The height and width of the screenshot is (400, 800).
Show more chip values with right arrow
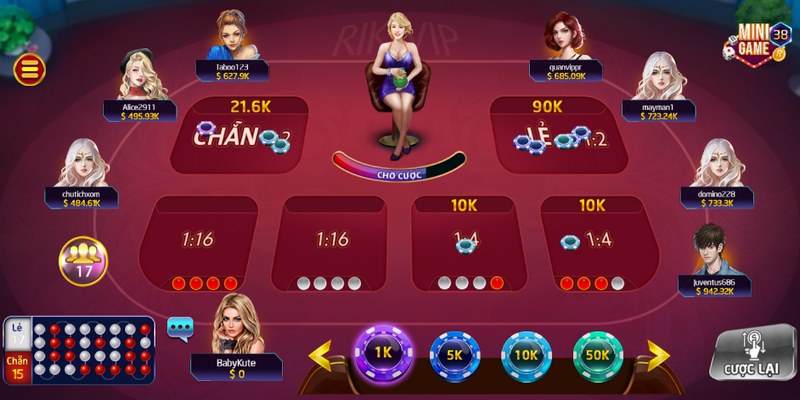point(657,353)
